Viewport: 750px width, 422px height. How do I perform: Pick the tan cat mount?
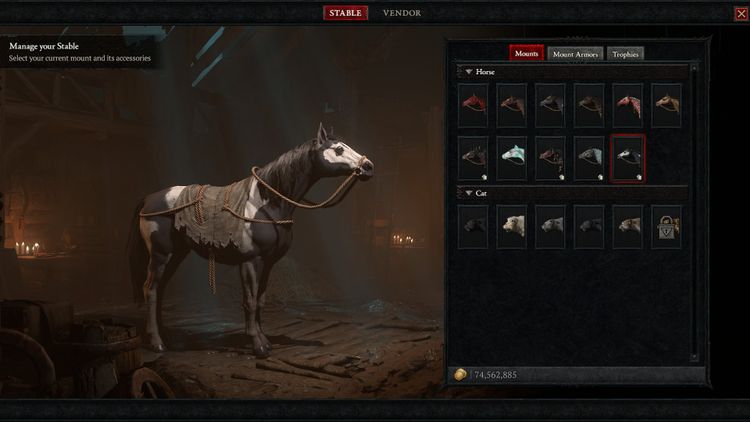pos(627,226)
